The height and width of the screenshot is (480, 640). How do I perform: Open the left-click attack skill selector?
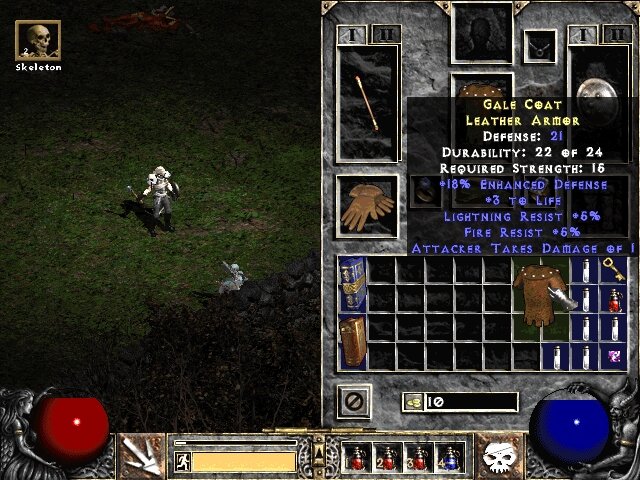[x=140, y=456]
